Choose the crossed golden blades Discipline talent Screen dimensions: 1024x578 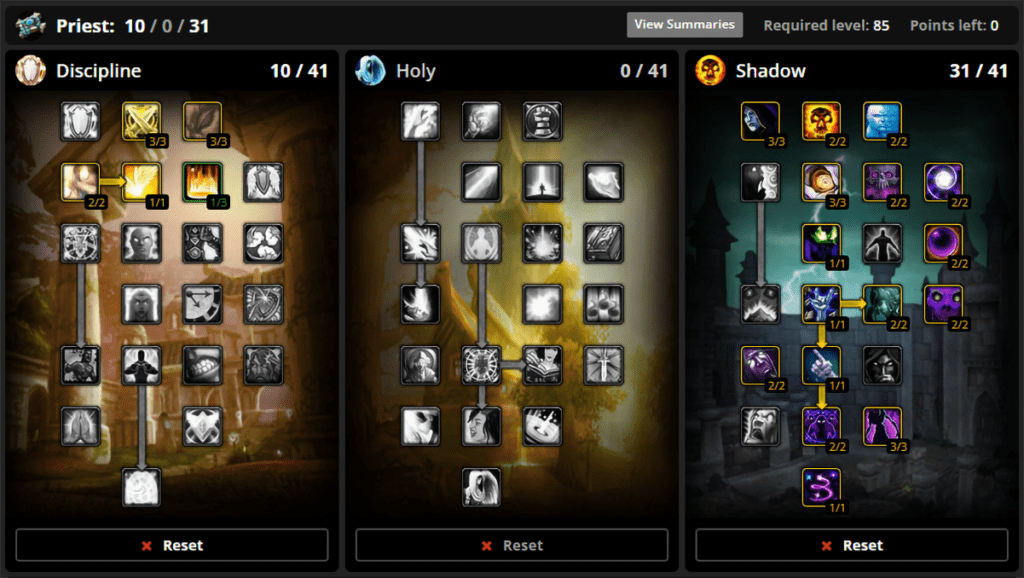(141, 121)
